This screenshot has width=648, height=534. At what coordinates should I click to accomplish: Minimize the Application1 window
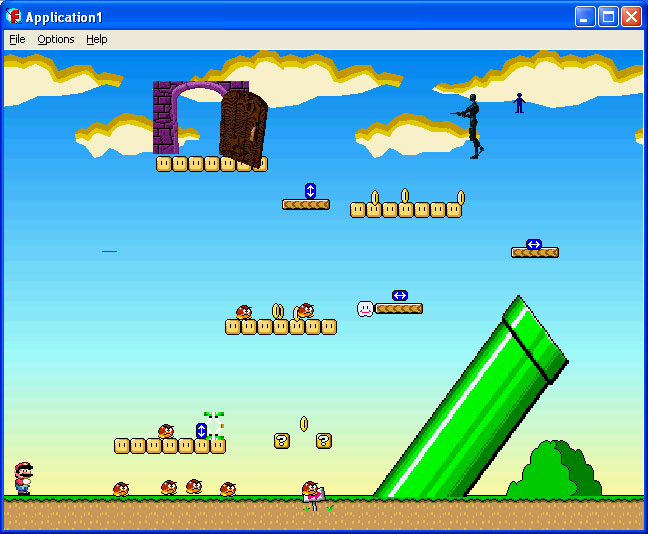pos(585,16)
